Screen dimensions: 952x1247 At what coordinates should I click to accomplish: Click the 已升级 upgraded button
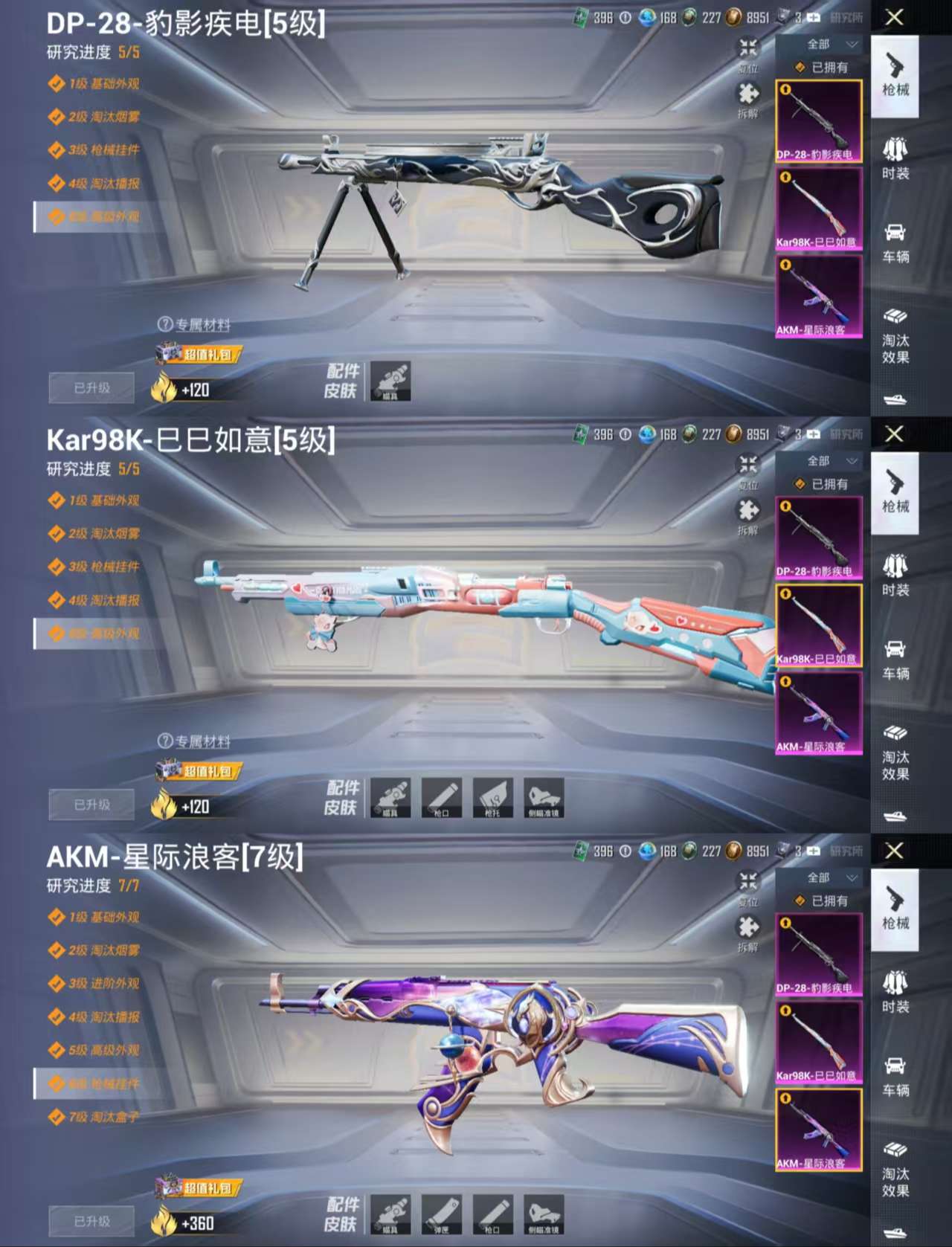click(x=91, y=387)
